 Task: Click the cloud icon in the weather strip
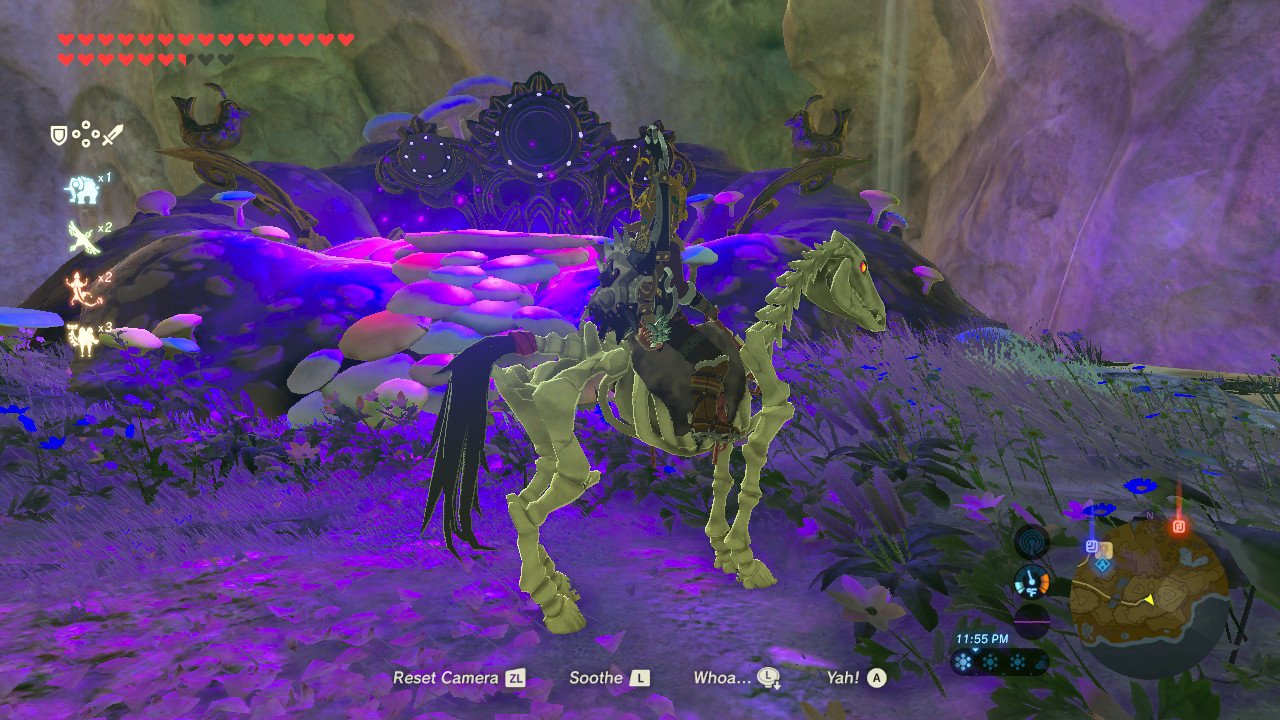[x=1038, y=664]
